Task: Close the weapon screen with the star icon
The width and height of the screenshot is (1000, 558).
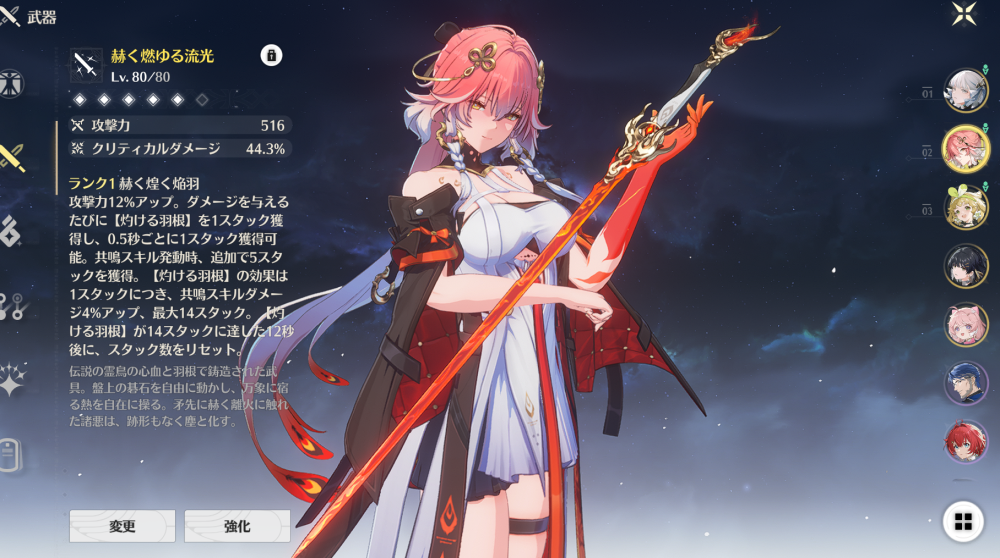Action: tap(965, 13)
